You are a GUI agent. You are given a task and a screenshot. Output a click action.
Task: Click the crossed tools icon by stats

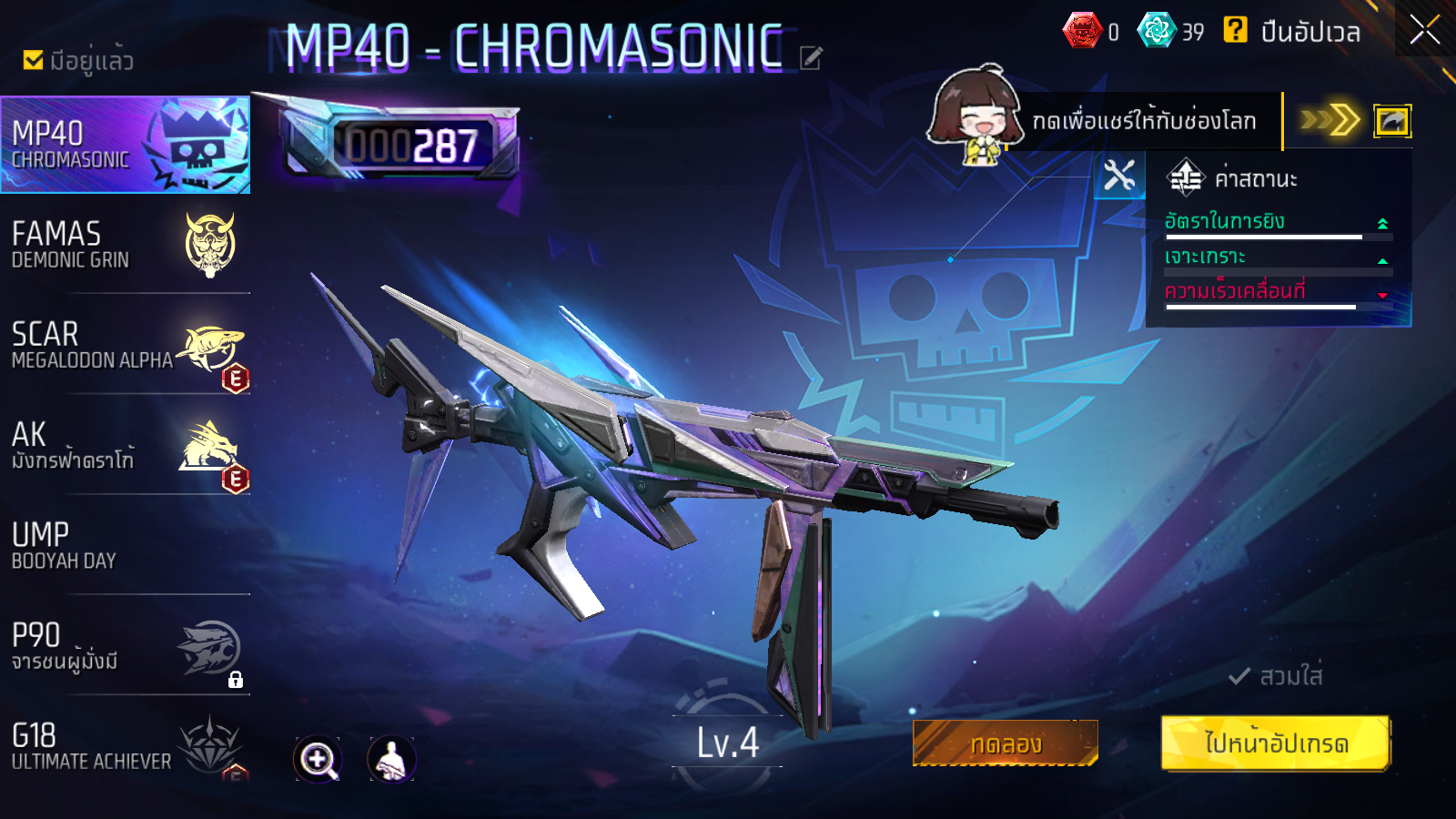point(1119,176)
